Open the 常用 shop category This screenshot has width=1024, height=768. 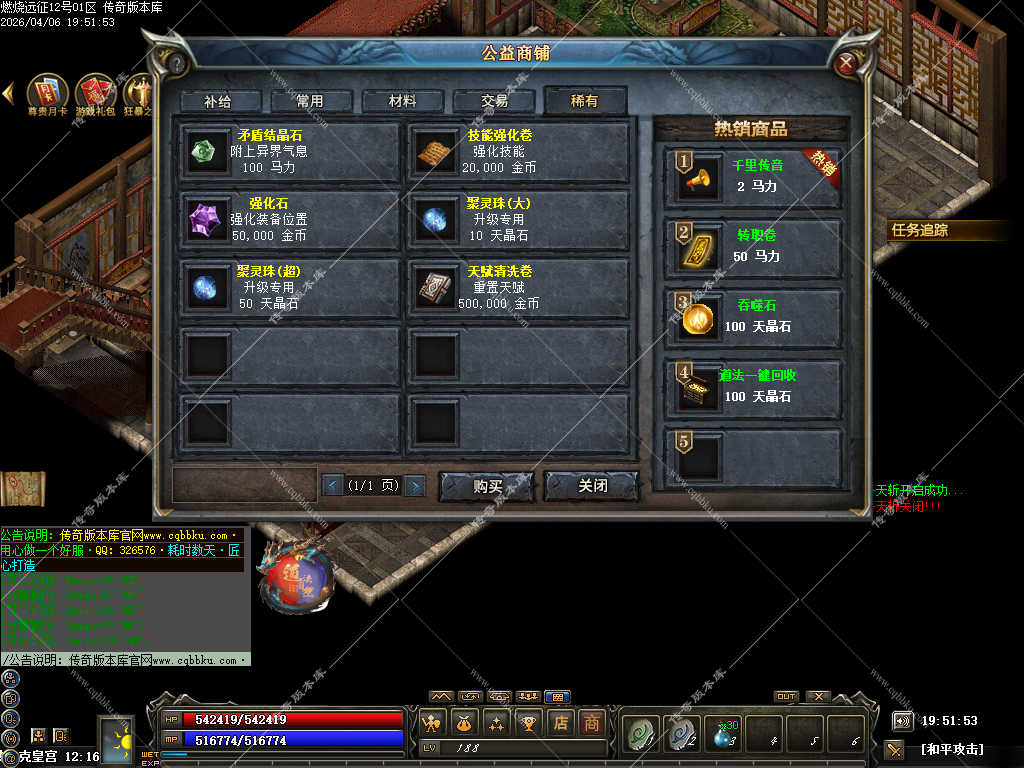pyautogui.click(x=311, y=101)
